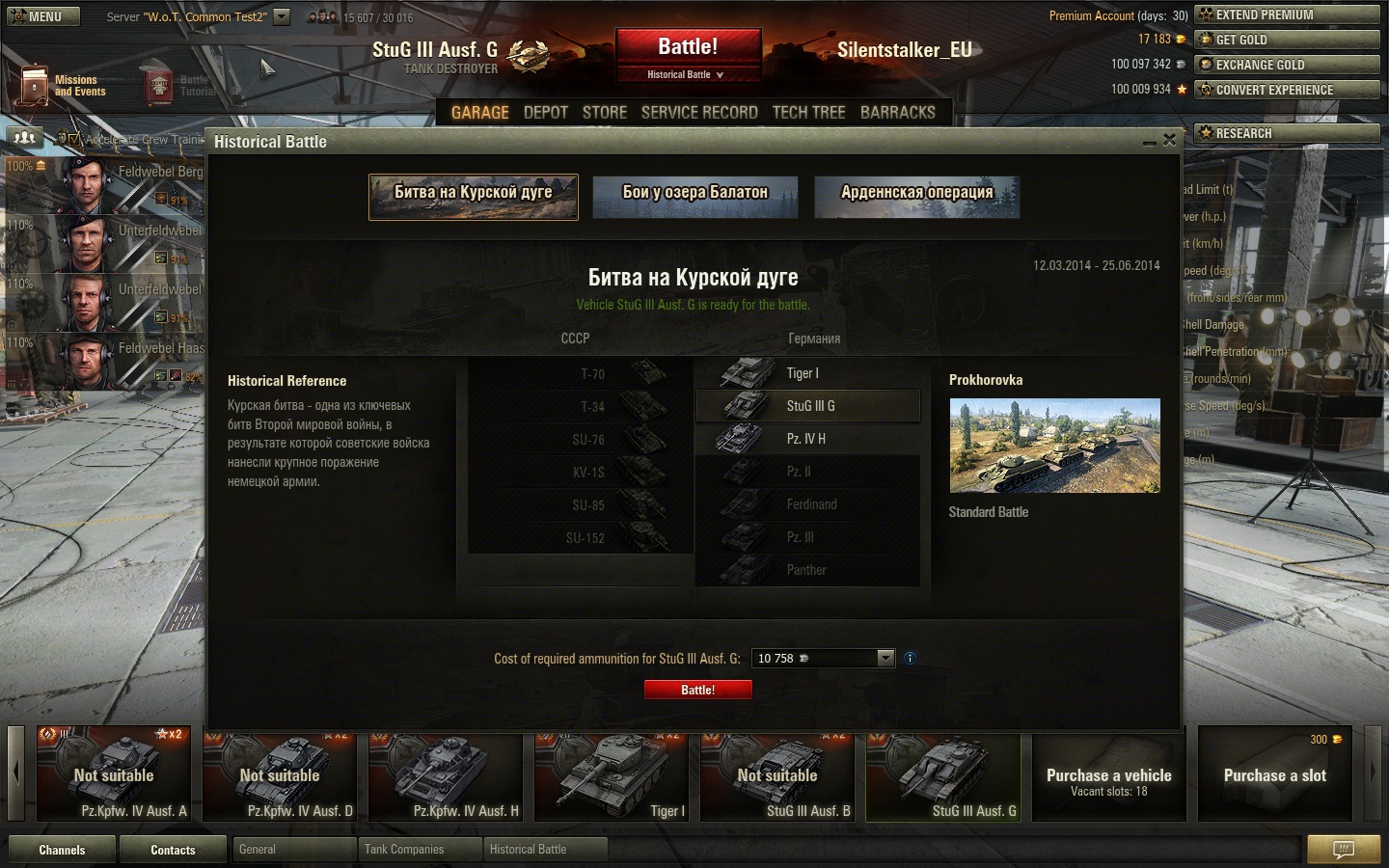Open the Contacts panel

[x=173, y=850]
